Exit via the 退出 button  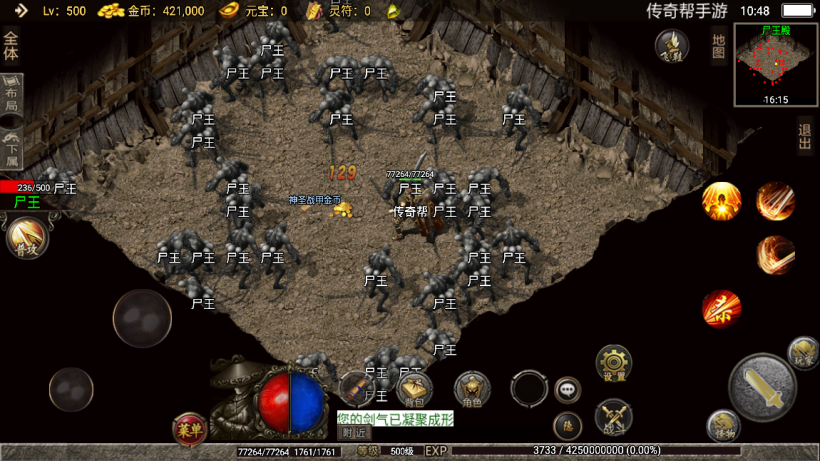[x=805, y=136]
